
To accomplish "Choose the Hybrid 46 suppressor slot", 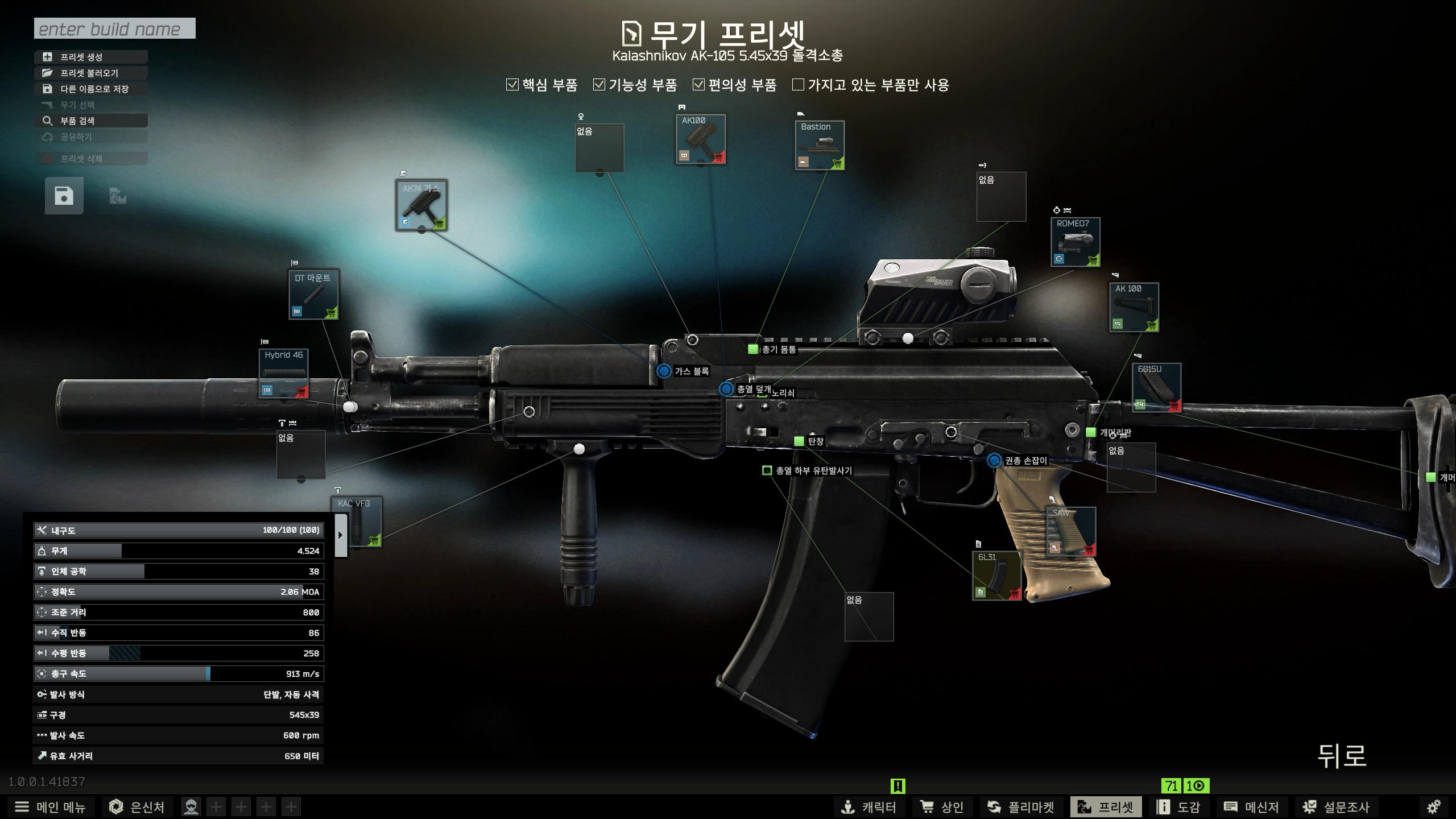I will coord(283,374).
